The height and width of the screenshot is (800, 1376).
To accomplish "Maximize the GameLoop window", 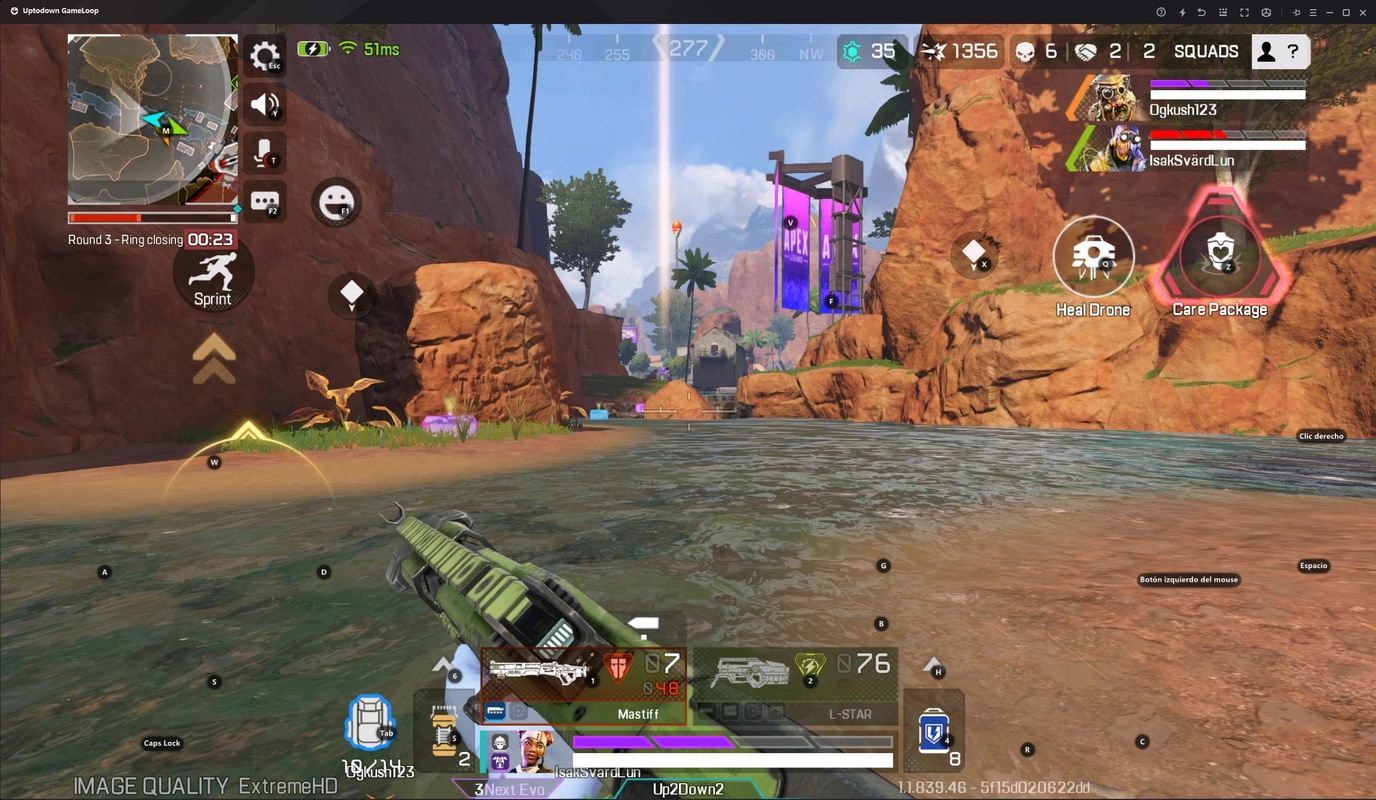I will click(x=1345, y=12).
